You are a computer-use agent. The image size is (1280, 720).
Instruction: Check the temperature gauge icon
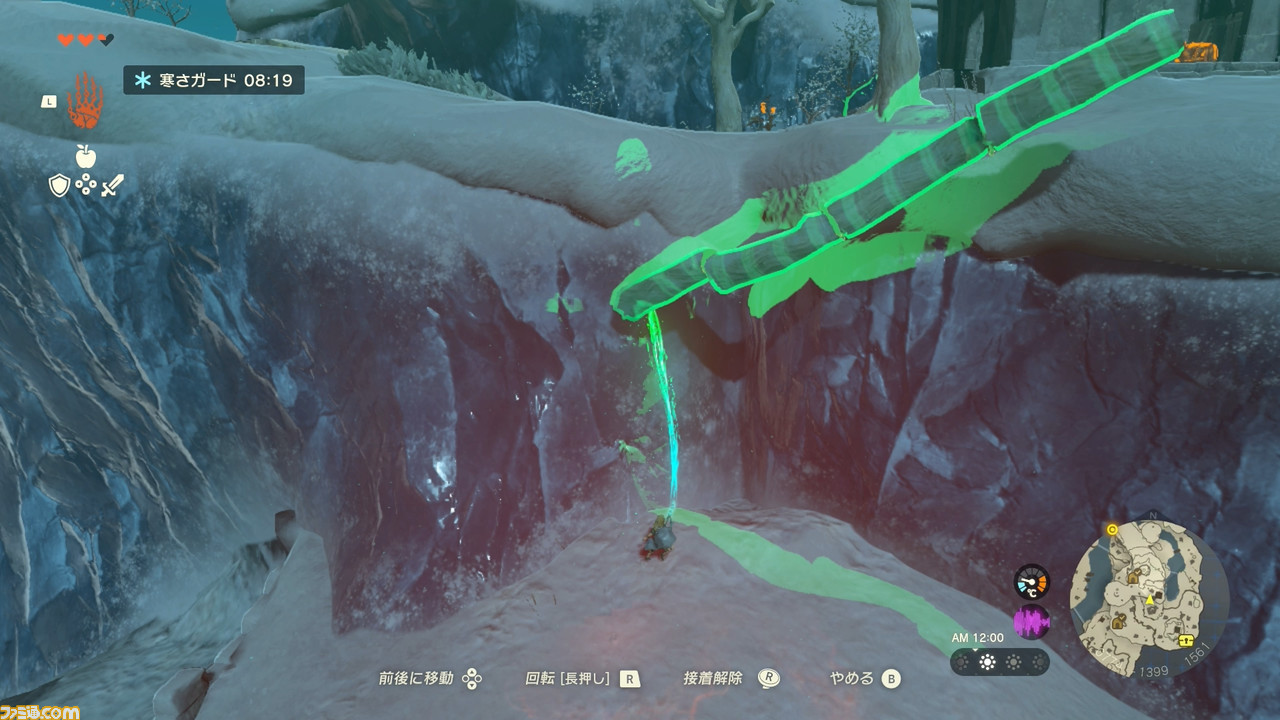coord(1031,582)
